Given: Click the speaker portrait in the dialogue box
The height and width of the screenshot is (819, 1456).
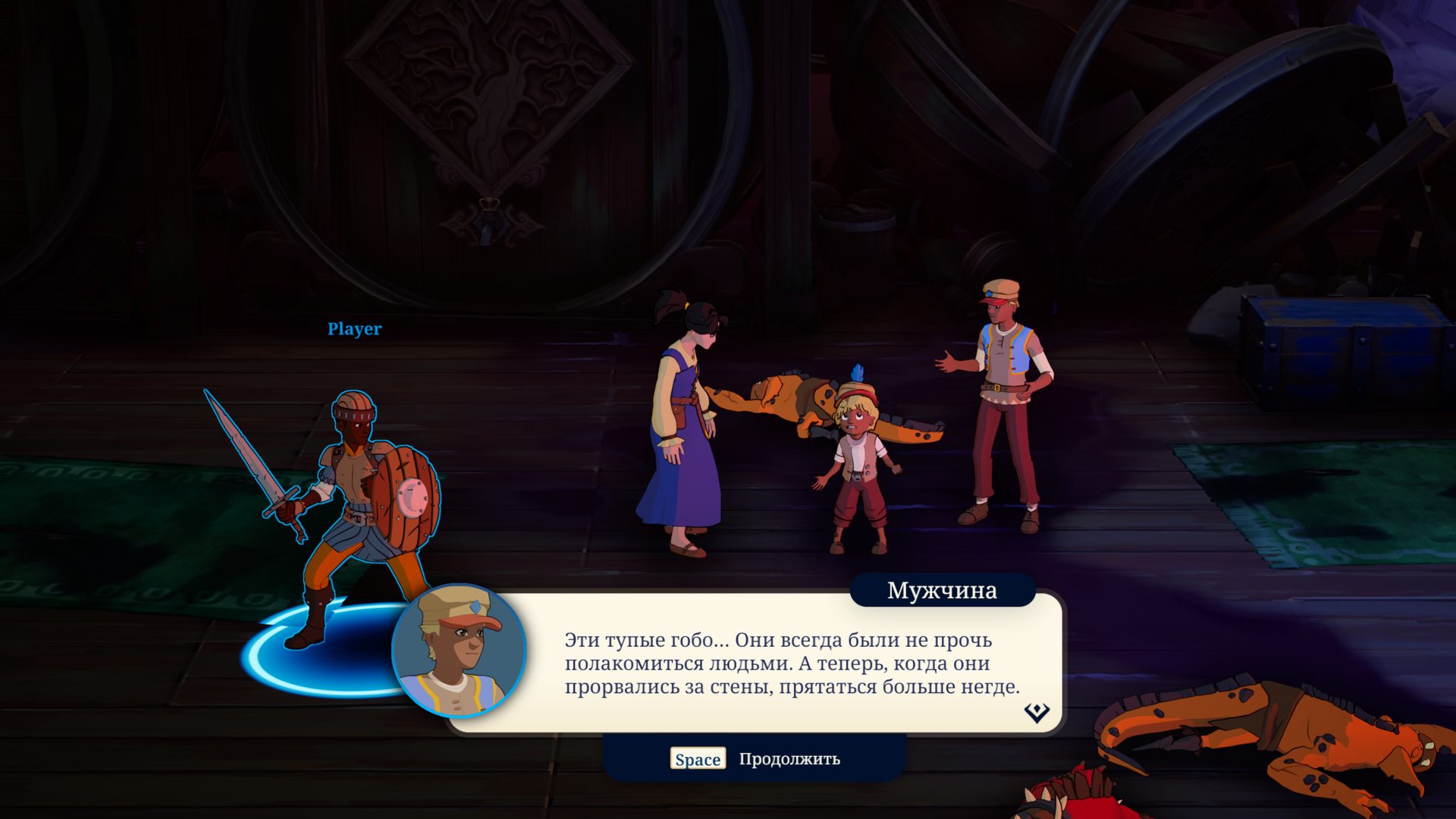Looking at the screenshot, I should pos(459,650).
